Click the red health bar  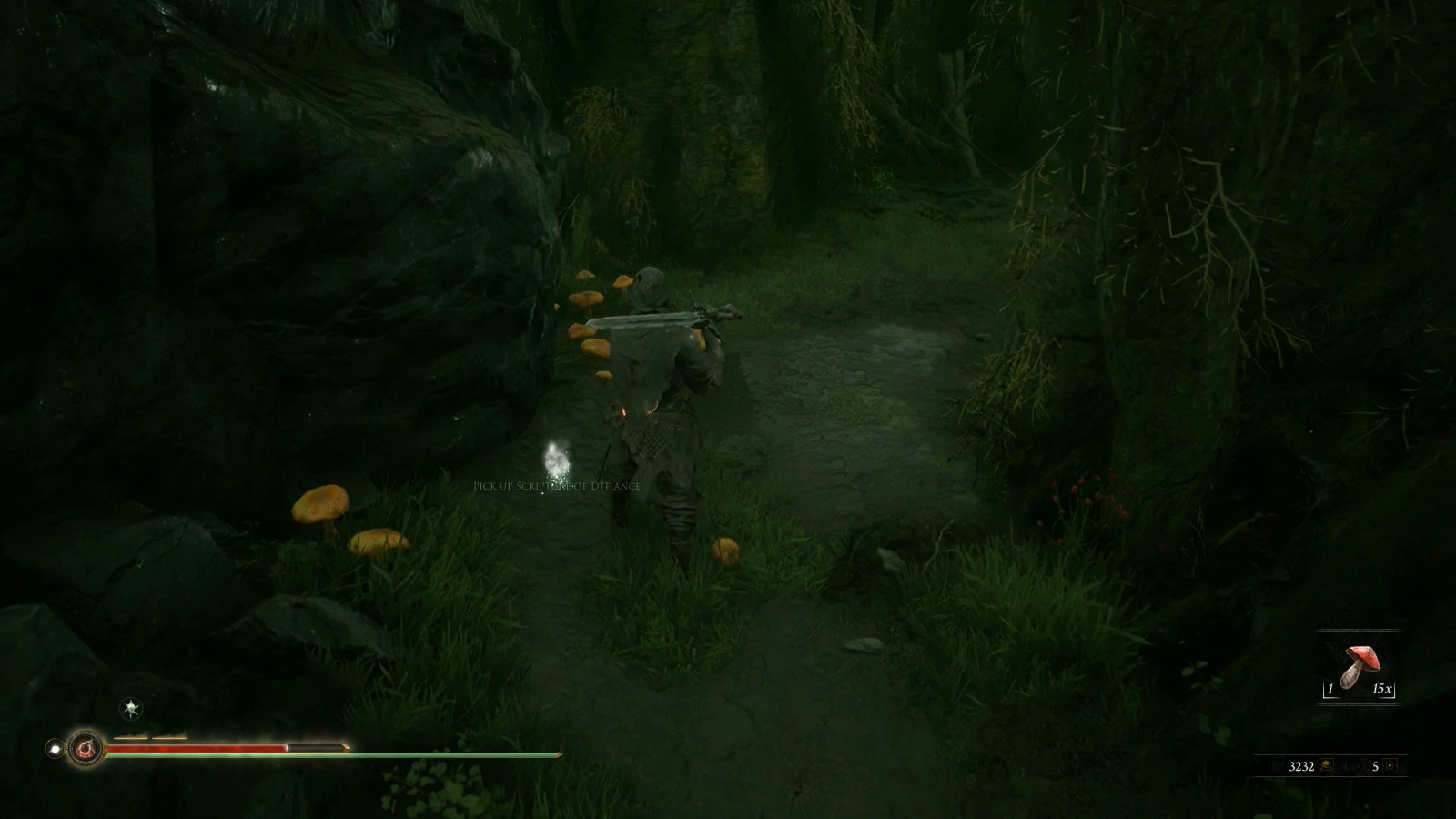[x=227, y=746]
